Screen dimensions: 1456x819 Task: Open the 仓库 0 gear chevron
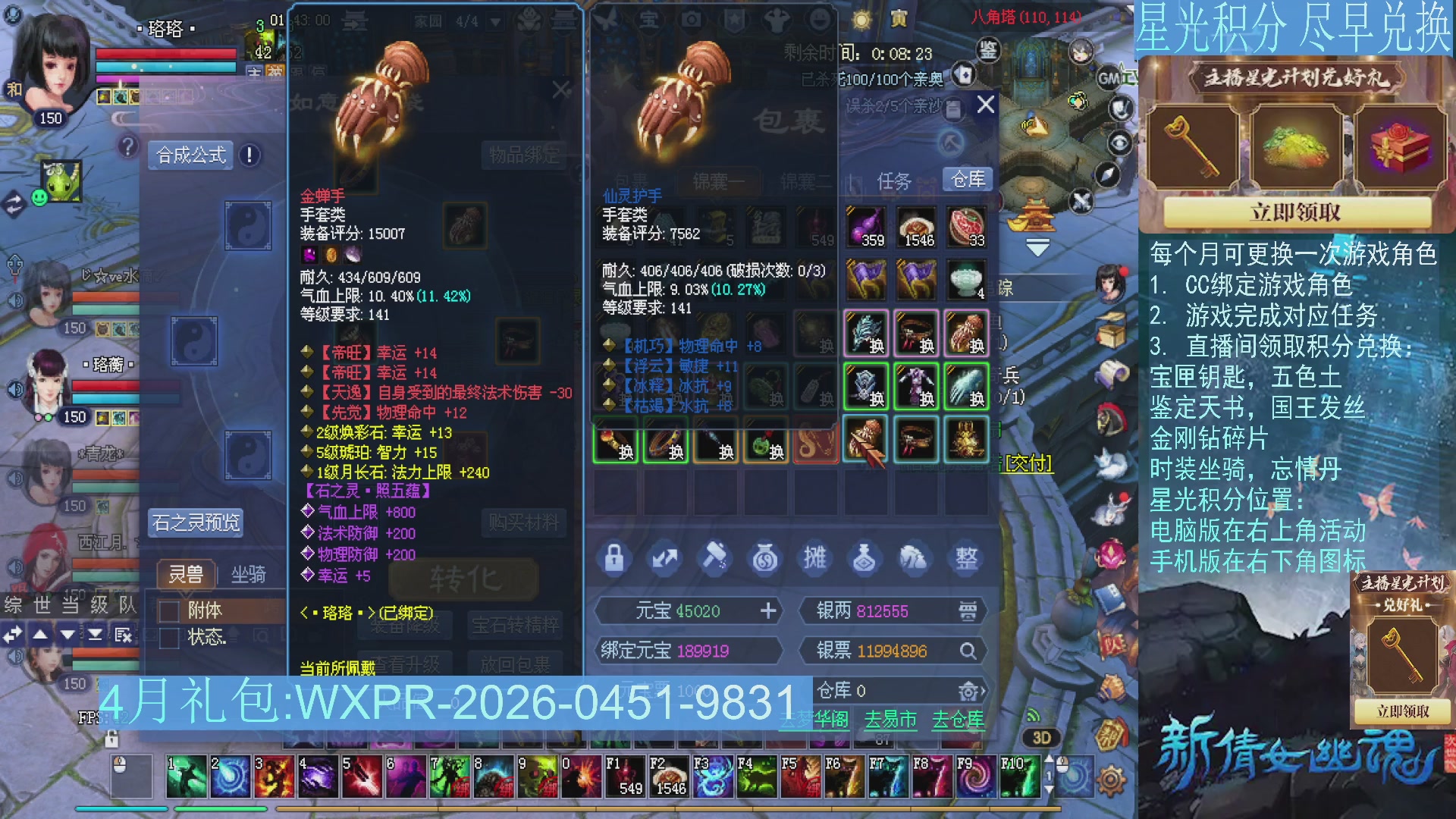coord(971,691)
